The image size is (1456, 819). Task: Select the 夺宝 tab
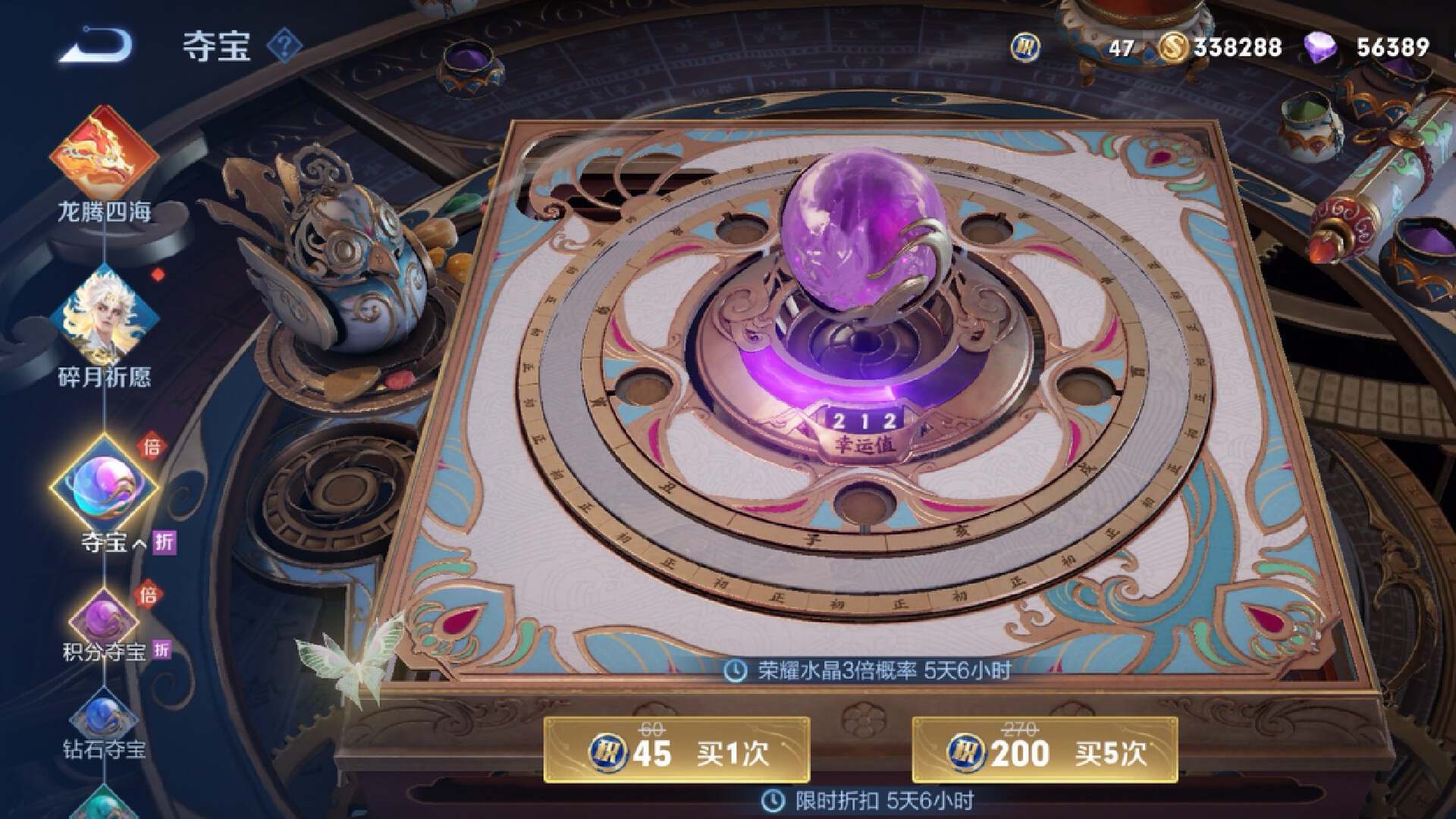[x=105, y=487]
